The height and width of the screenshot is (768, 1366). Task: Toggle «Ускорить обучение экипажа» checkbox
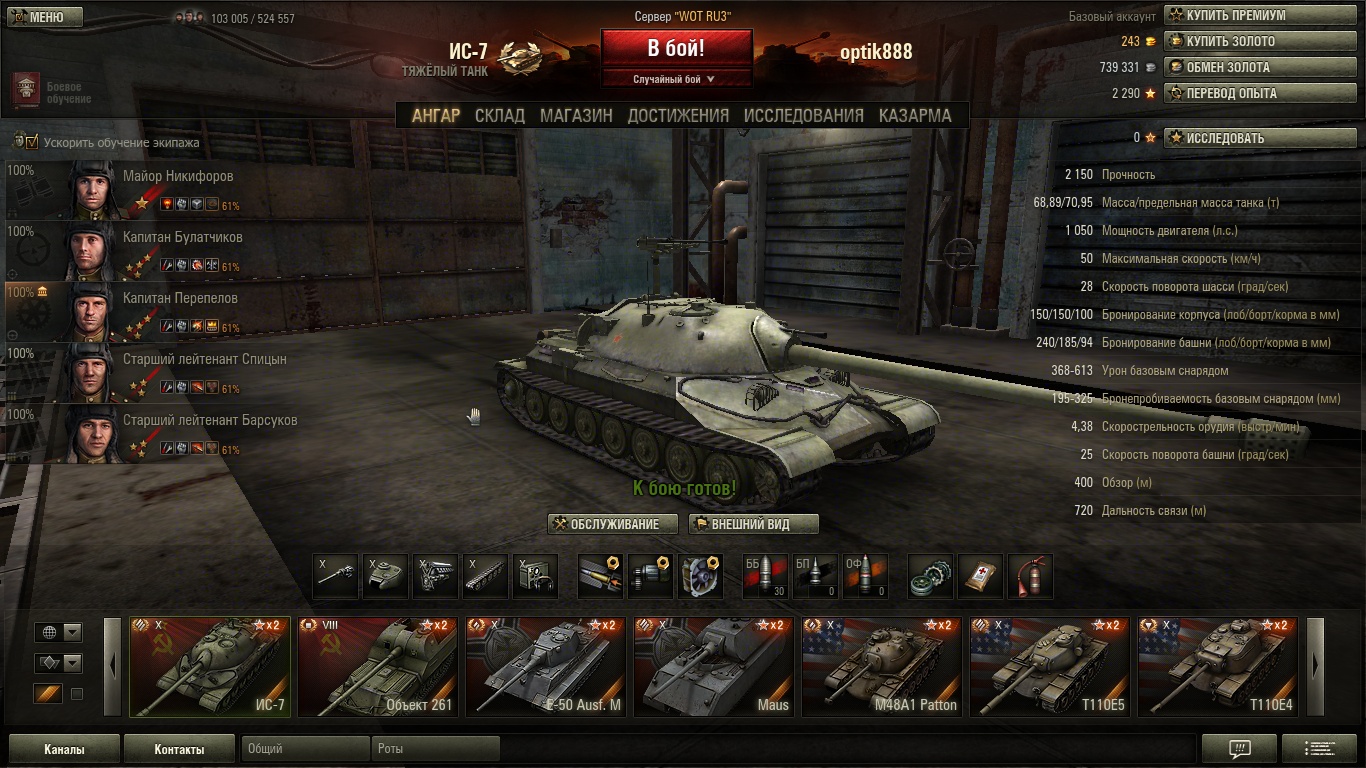[32, 142]
